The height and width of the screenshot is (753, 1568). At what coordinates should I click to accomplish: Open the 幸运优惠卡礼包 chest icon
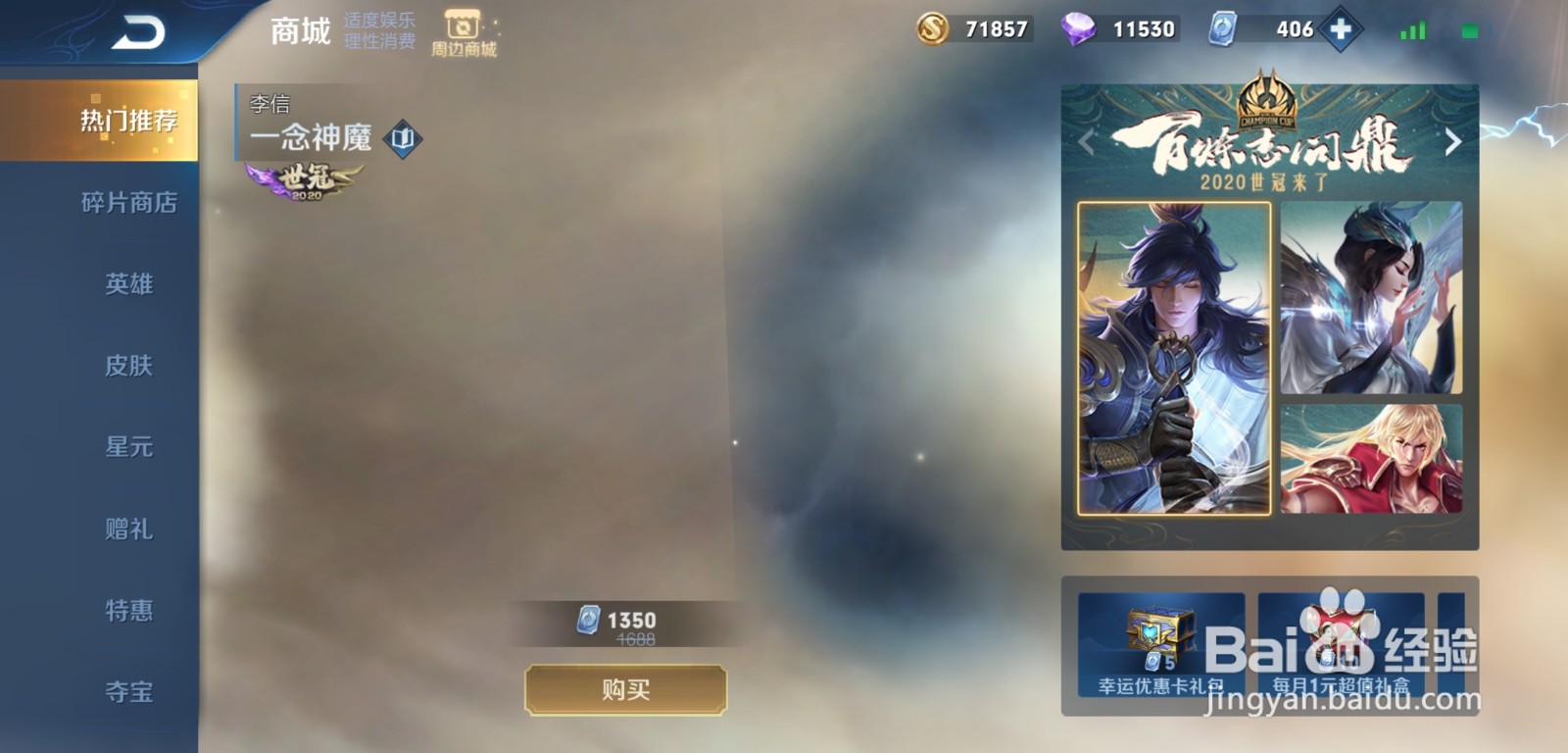click(1158, 634)
